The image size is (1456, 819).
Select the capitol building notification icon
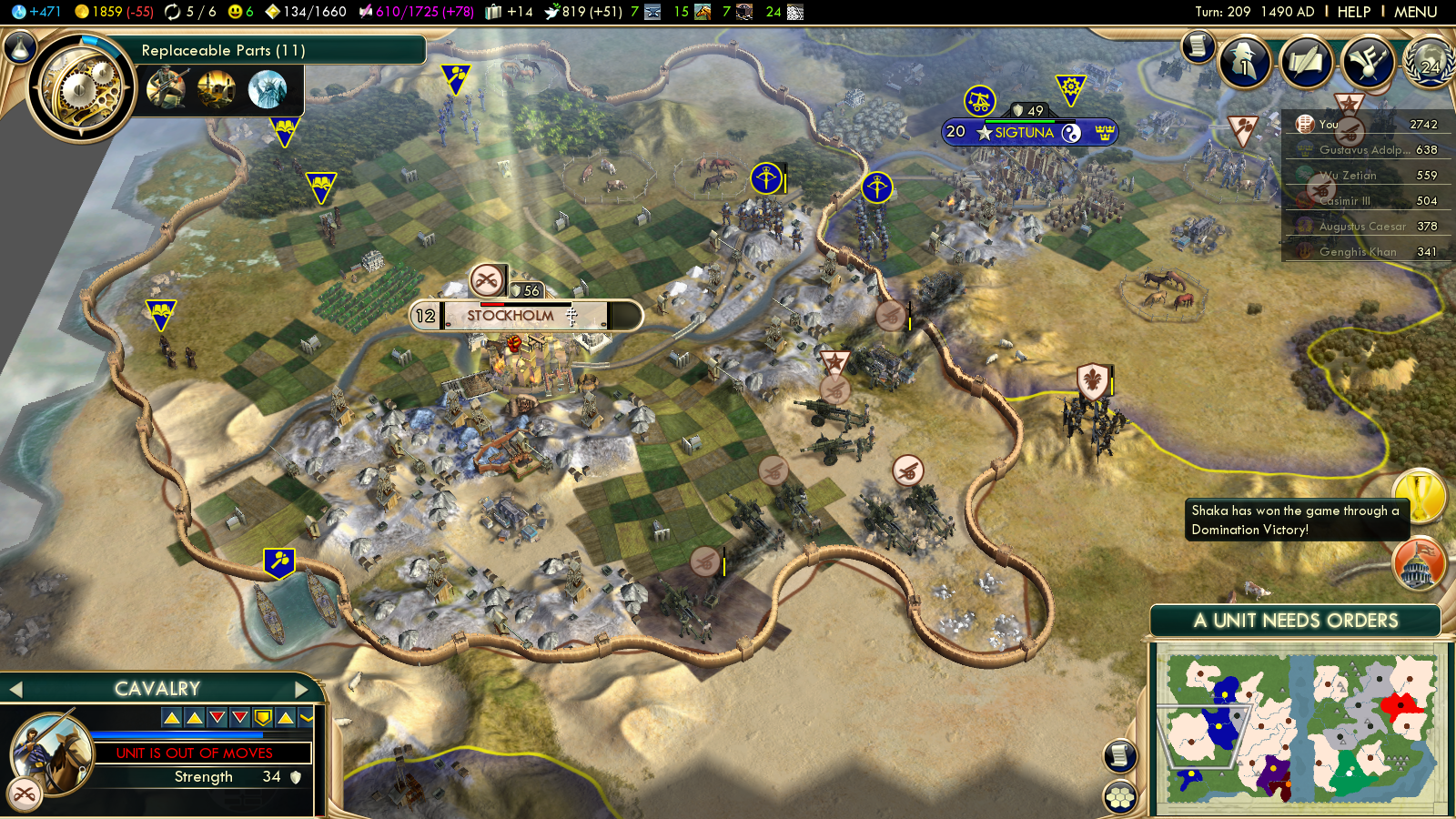(x=1420, y=563)
